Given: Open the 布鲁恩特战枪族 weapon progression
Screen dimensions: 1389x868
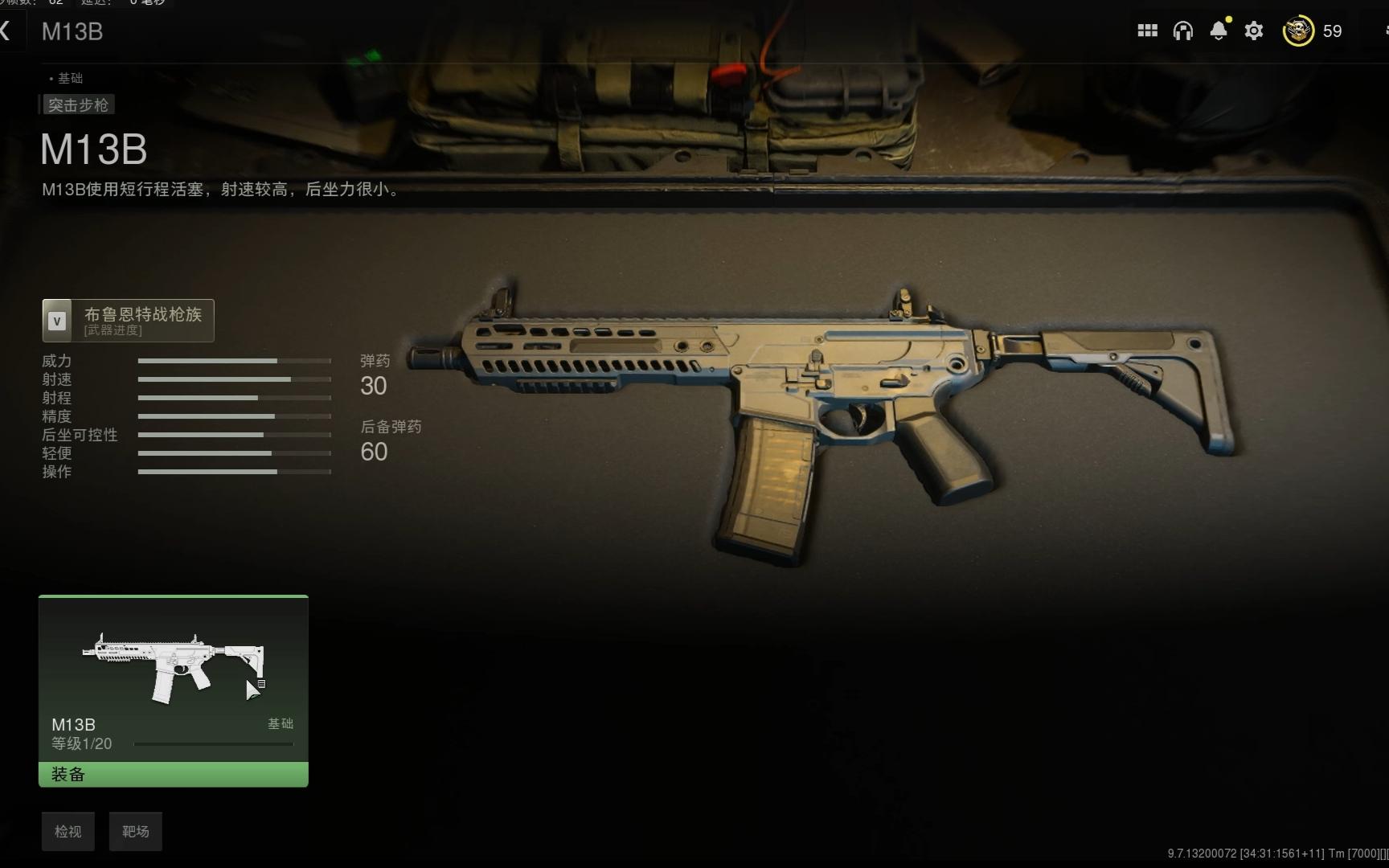Looking at the screenshot, I should (x=129, y=321).
